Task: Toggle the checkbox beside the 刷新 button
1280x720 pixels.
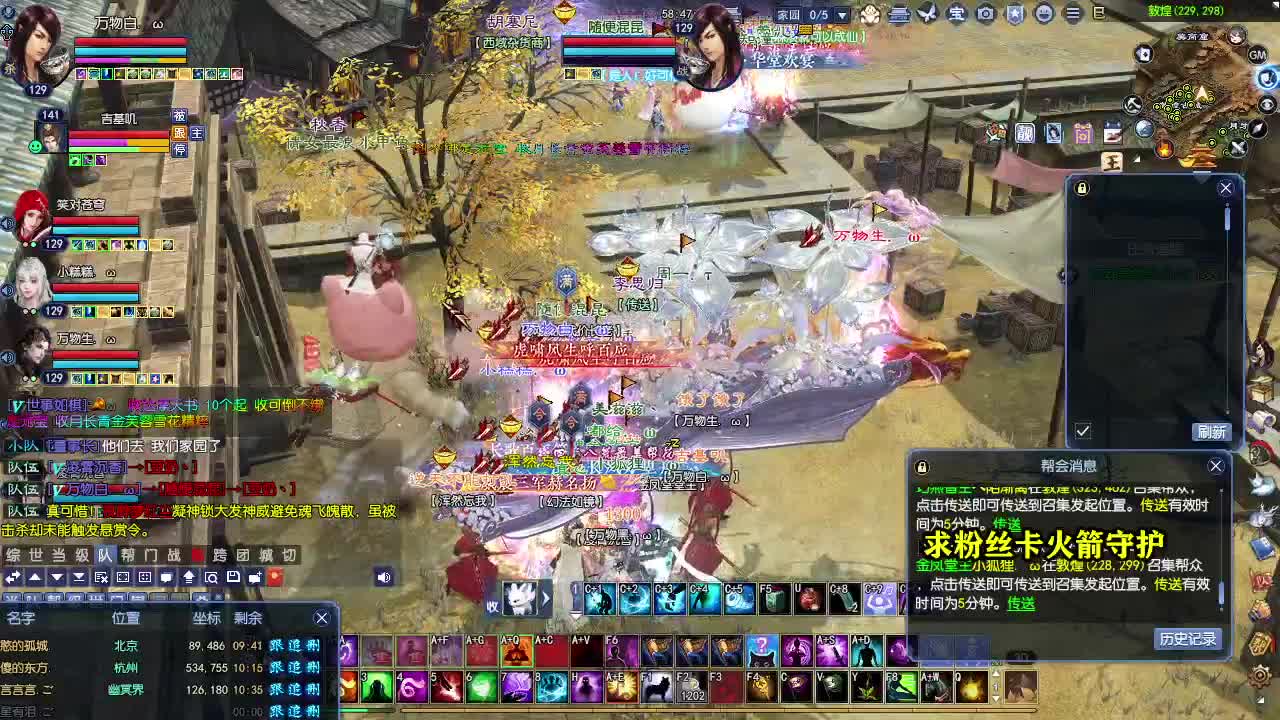Action: click(x=1083, y=430)
